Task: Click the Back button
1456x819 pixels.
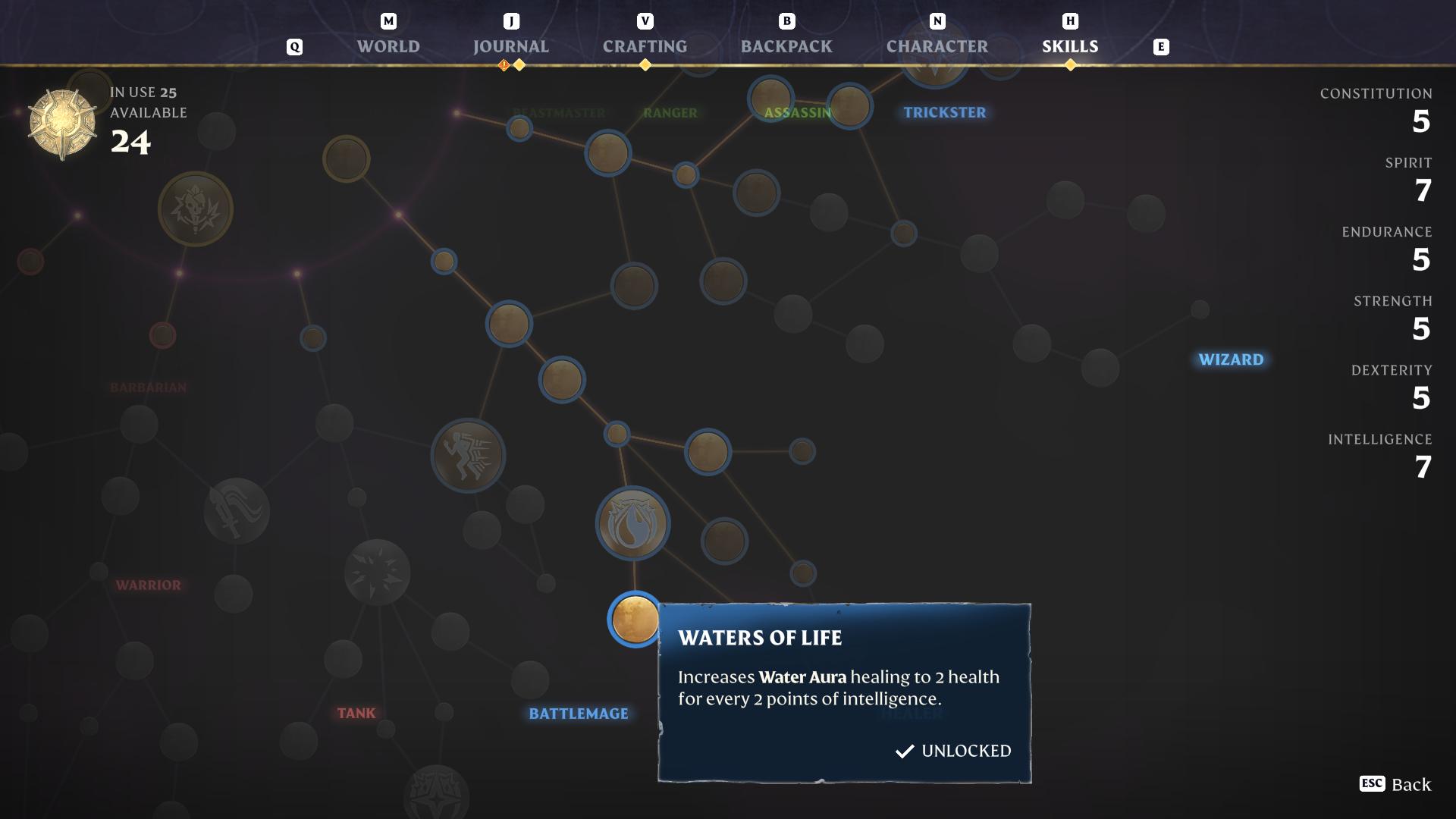Action: point(1396,784)
